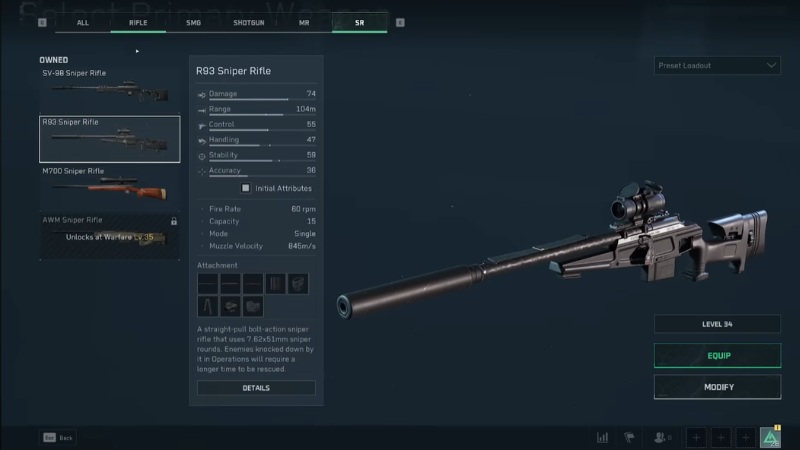Screen dimensions: 800x450
Task: Open the Preset Loadout dropdown
Action: pos(717,66)
